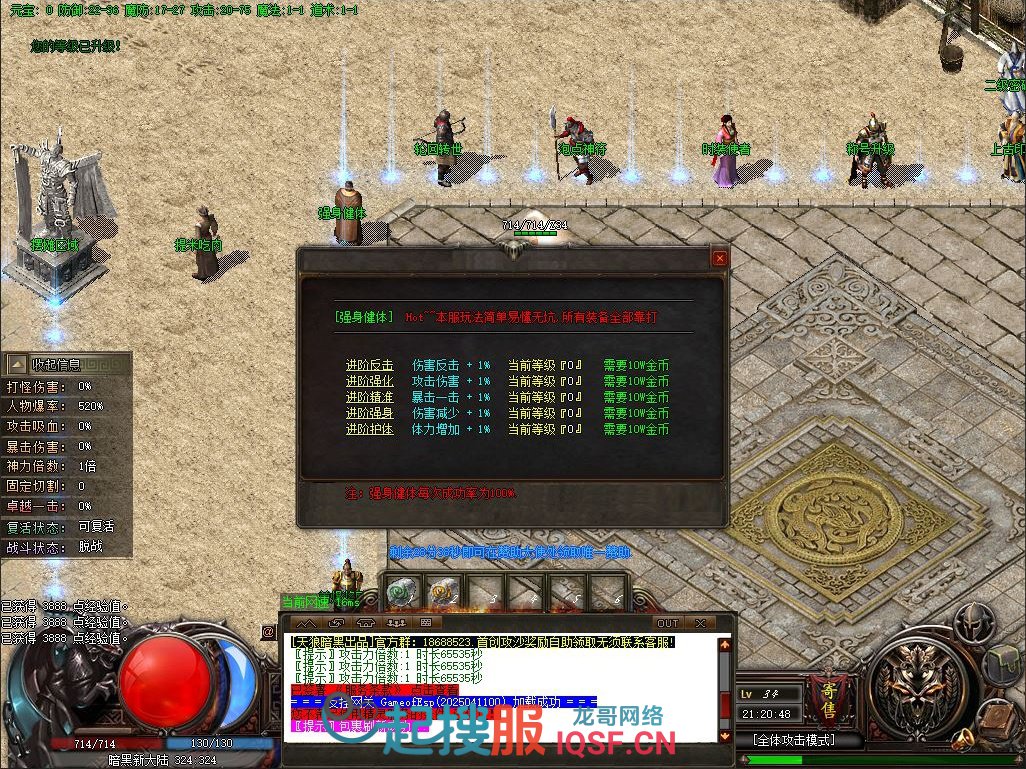Click the OUT button on chat bar

(667, 623)
